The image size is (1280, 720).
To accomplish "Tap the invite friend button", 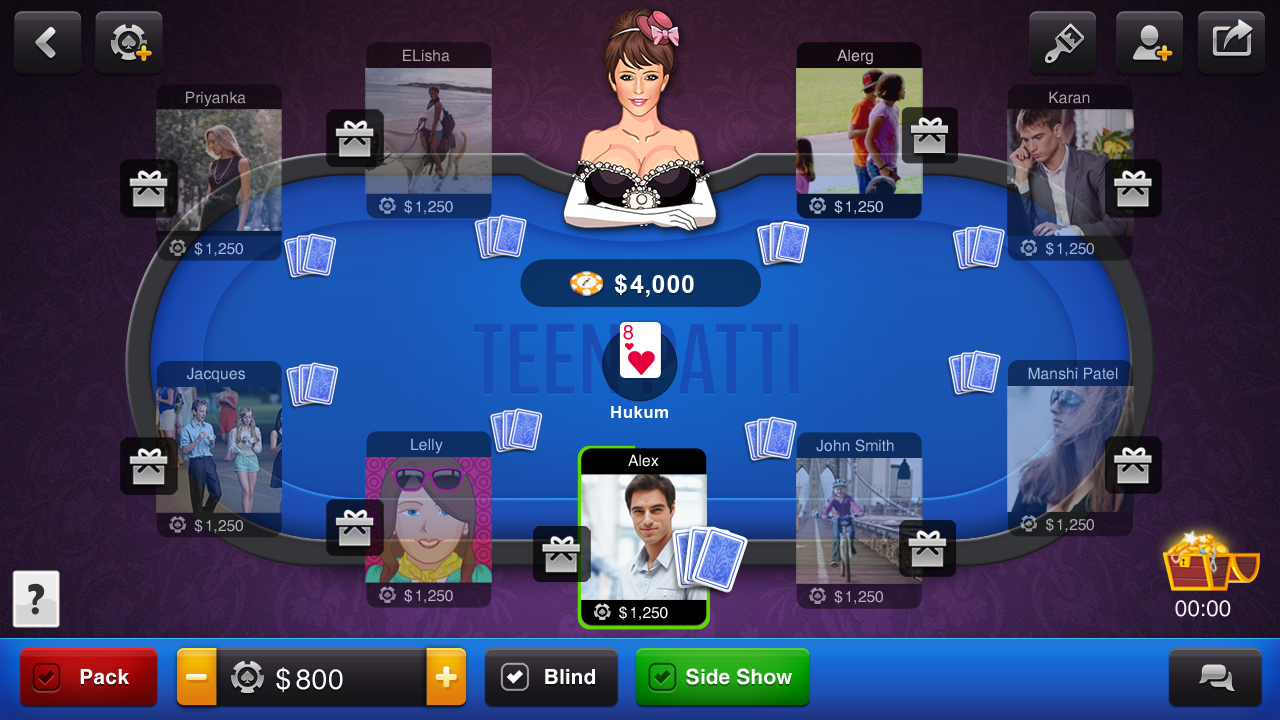I will [1149, 42].
